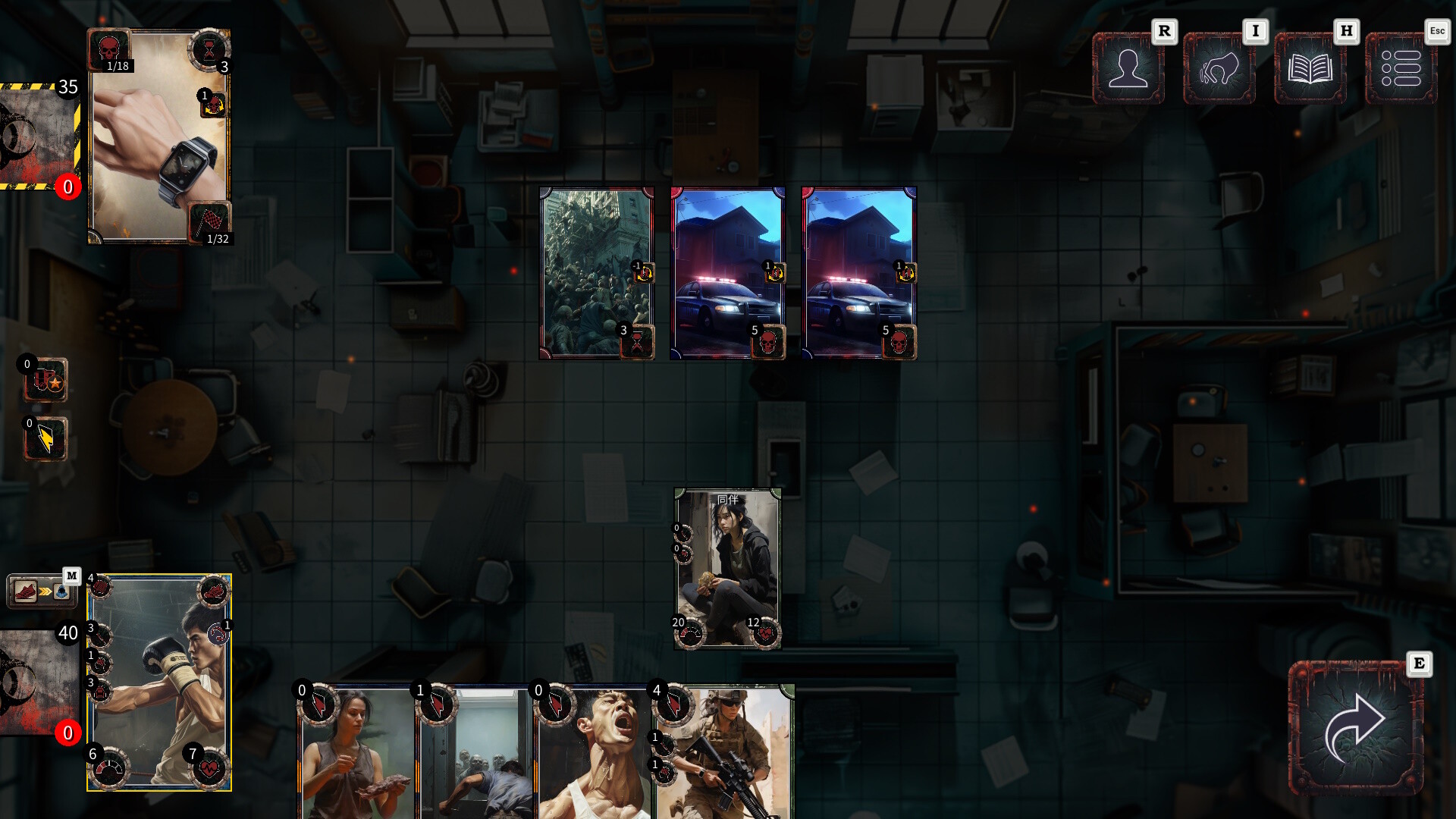End turn with the curved arrow button
The height and width of the screenshot is (819, 1456).
point(1355,728)
